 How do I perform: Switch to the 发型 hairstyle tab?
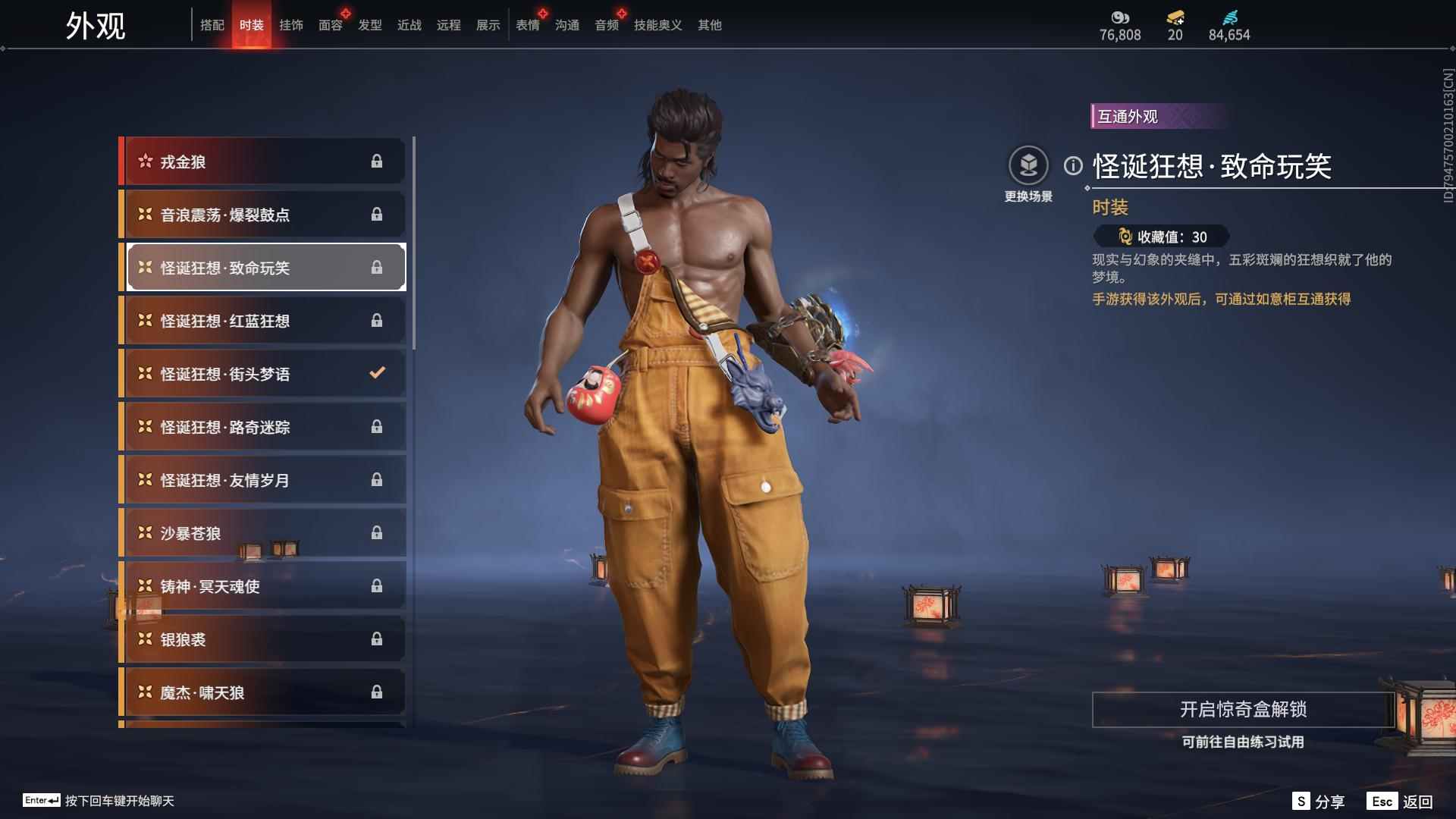point(369,25)
